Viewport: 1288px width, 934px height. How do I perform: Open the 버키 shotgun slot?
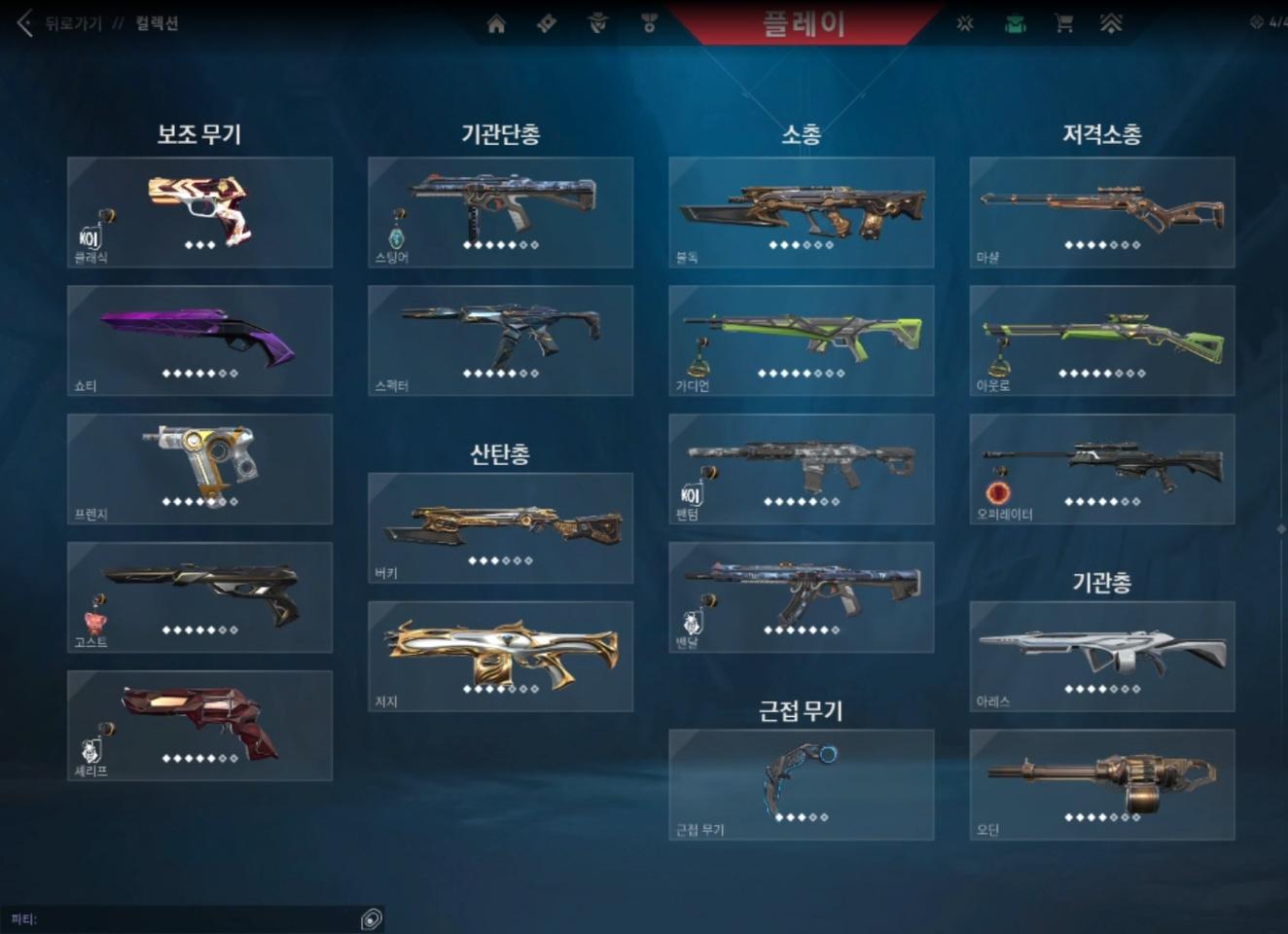(x=500, y=528)
